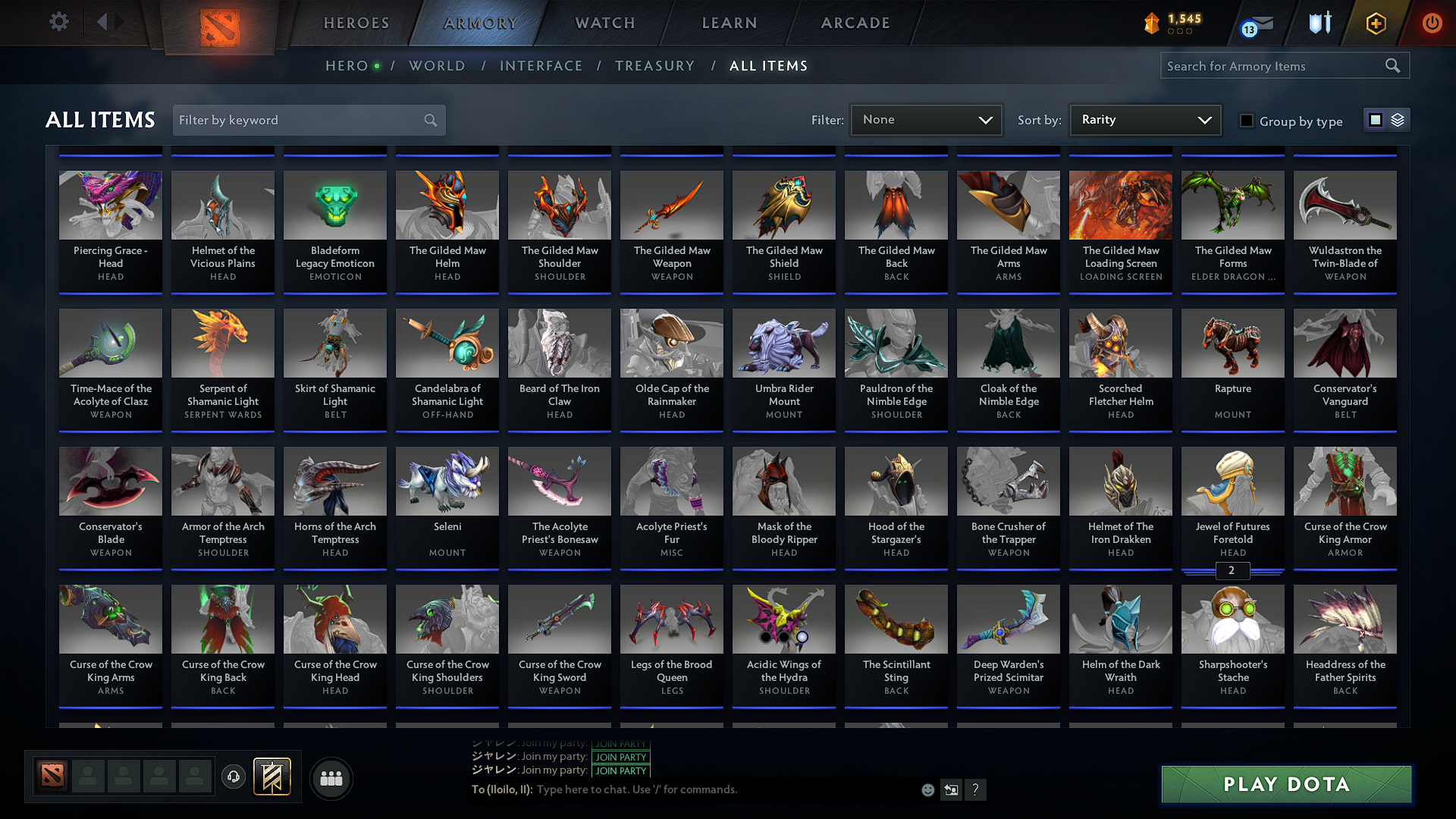Click the Dota 2 logo emblem
Viewport: 1456px width, 819px height.
tap(219, 22)
